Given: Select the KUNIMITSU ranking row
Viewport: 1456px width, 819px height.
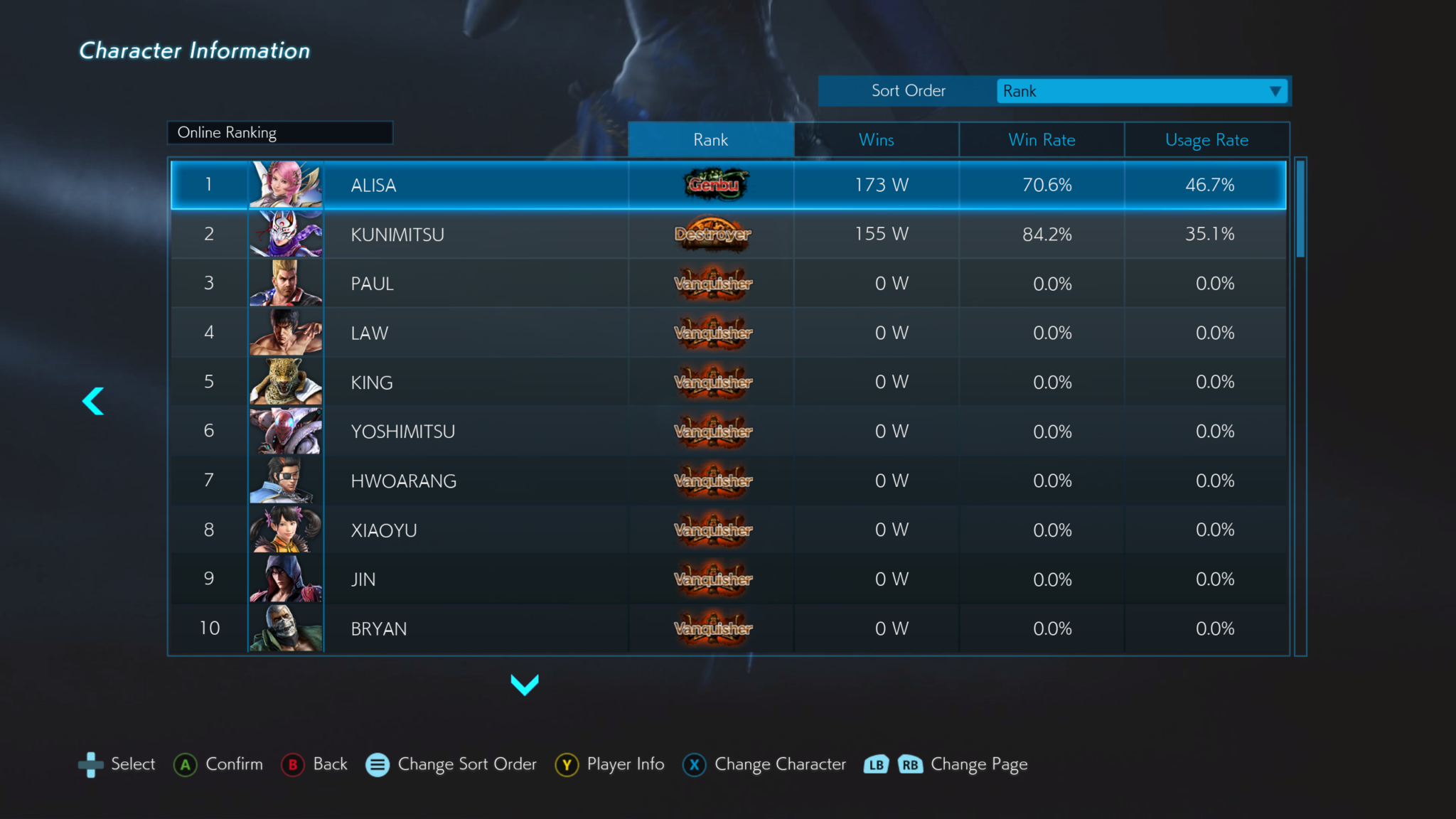Looking at the screenshot, I should pos(728,234).
